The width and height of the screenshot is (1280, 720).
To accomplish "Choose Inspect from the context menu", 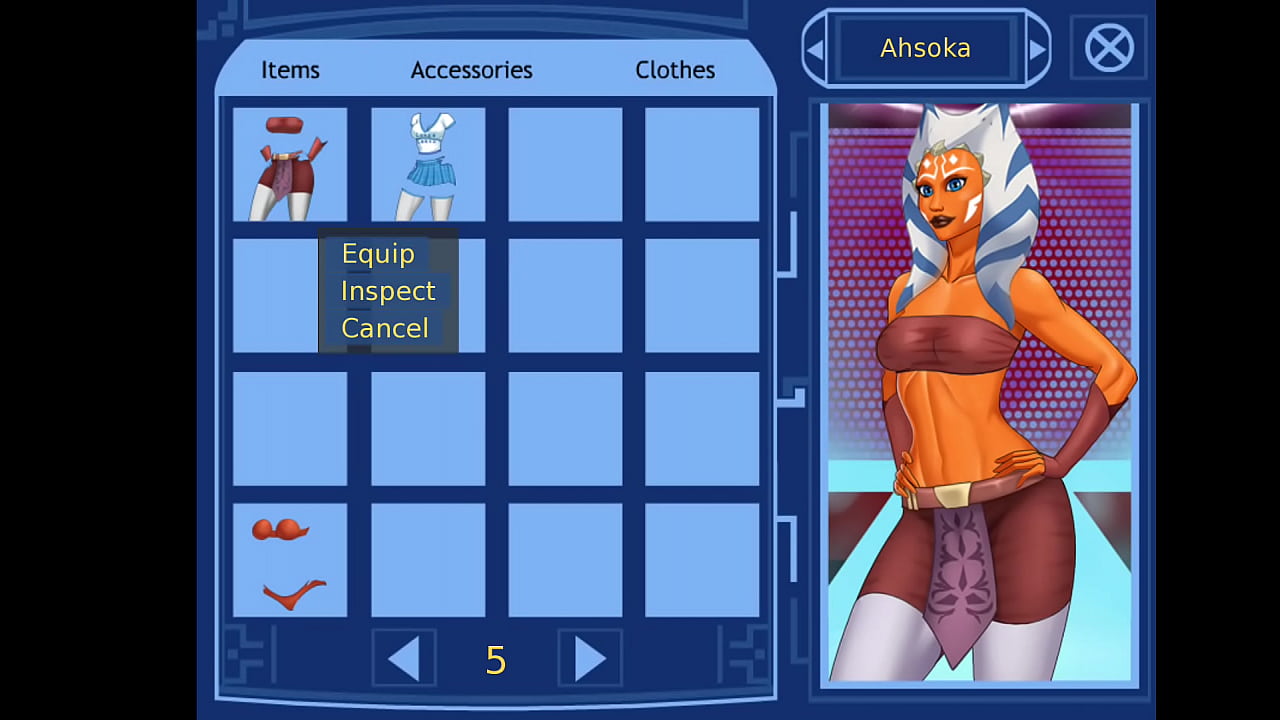I will click(x=388, y=291).
